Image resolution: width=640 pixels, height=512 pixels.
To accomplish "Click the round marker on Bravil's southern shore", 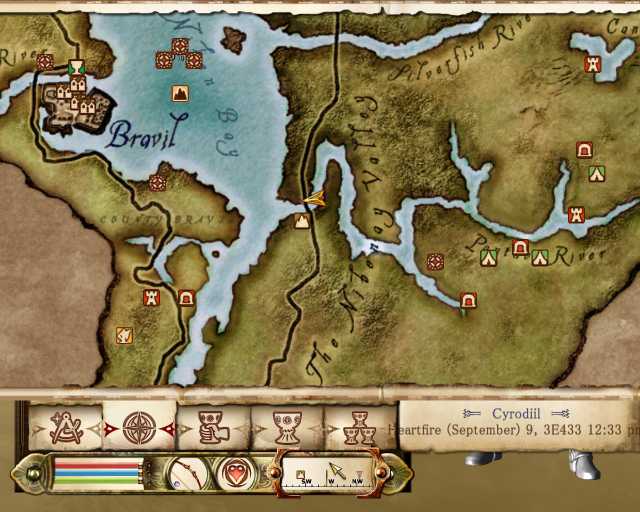I will pyautogui.click(x=157, y=183).
